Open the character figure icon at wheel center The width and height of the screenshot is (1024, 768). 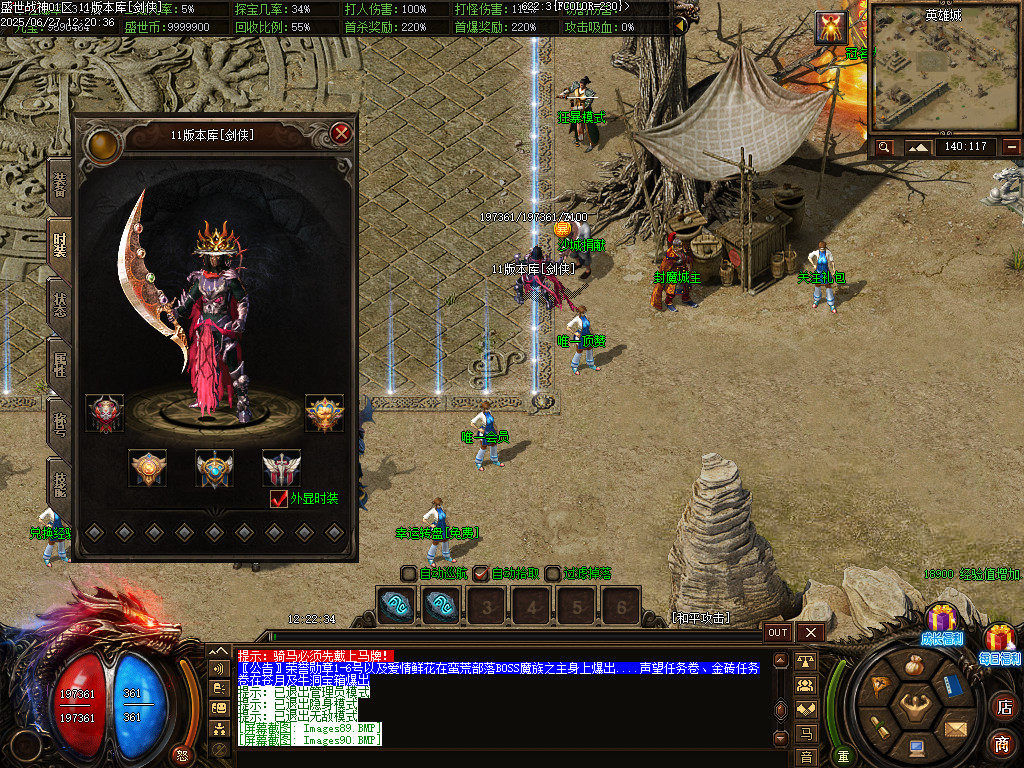click(x=914, y=705)
